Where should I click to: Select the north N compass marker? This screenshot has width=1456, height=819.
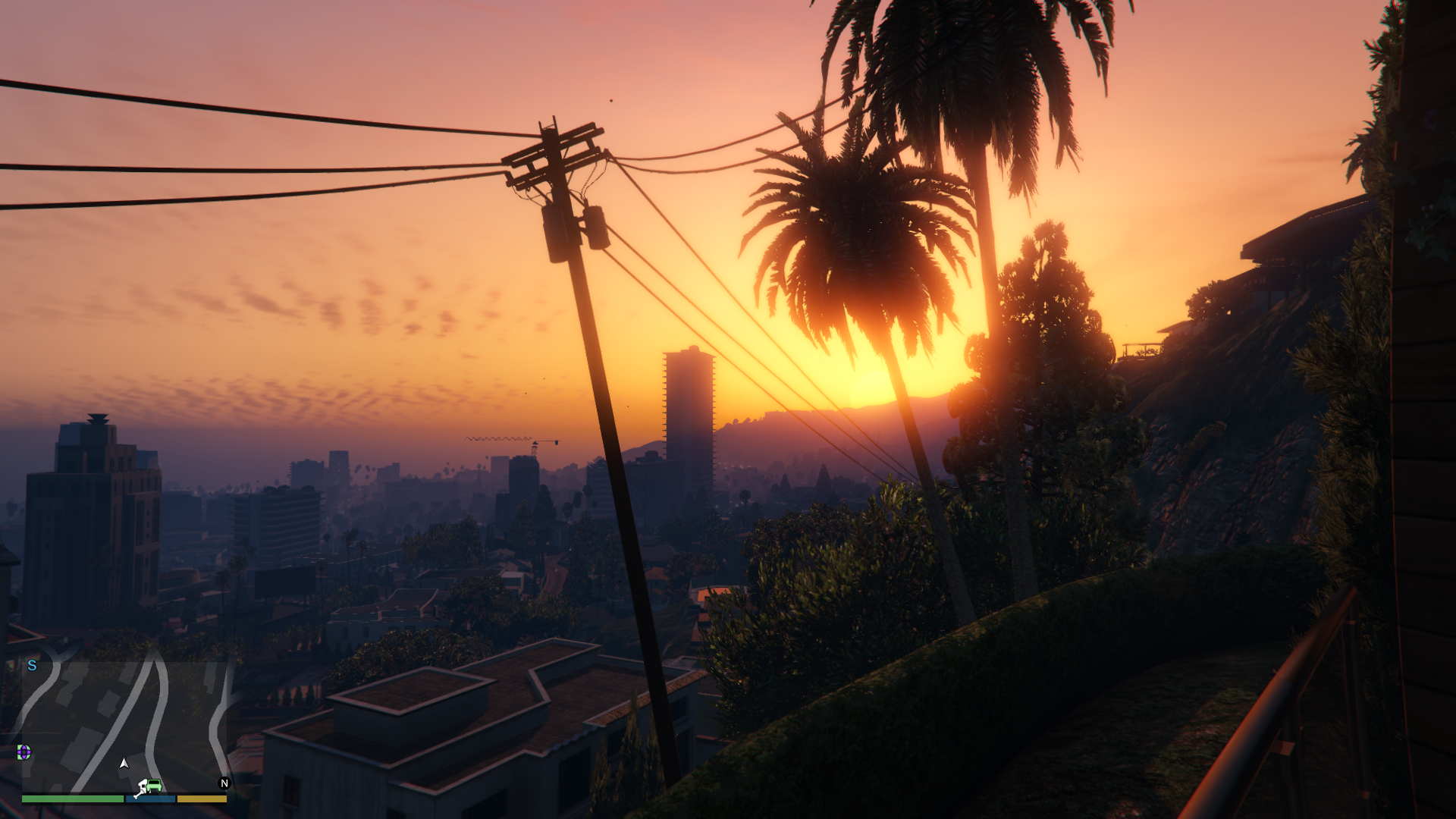(224, 783)
